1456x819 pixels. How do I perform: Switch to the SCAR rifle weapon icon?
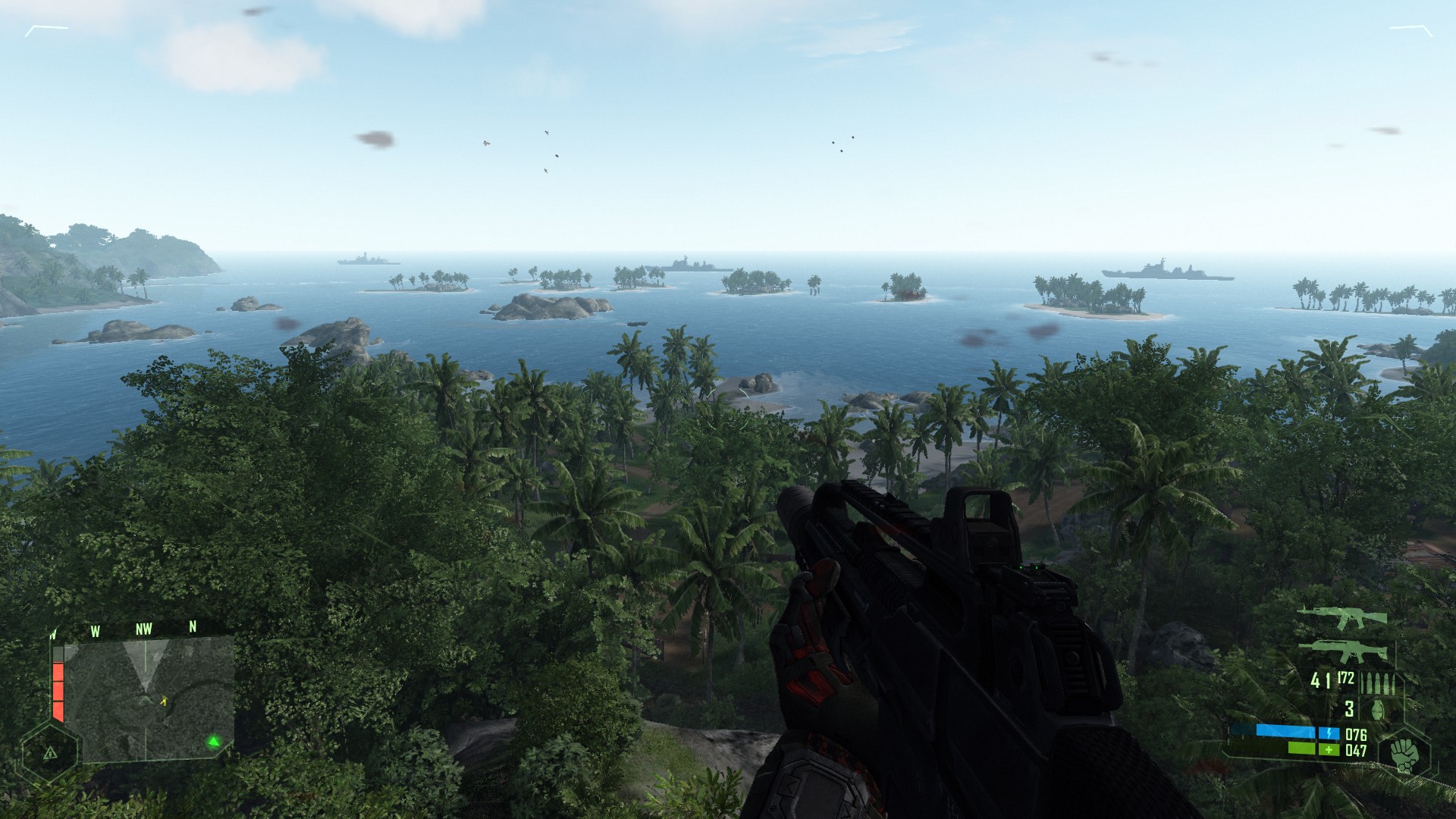tap(1343, 651)
